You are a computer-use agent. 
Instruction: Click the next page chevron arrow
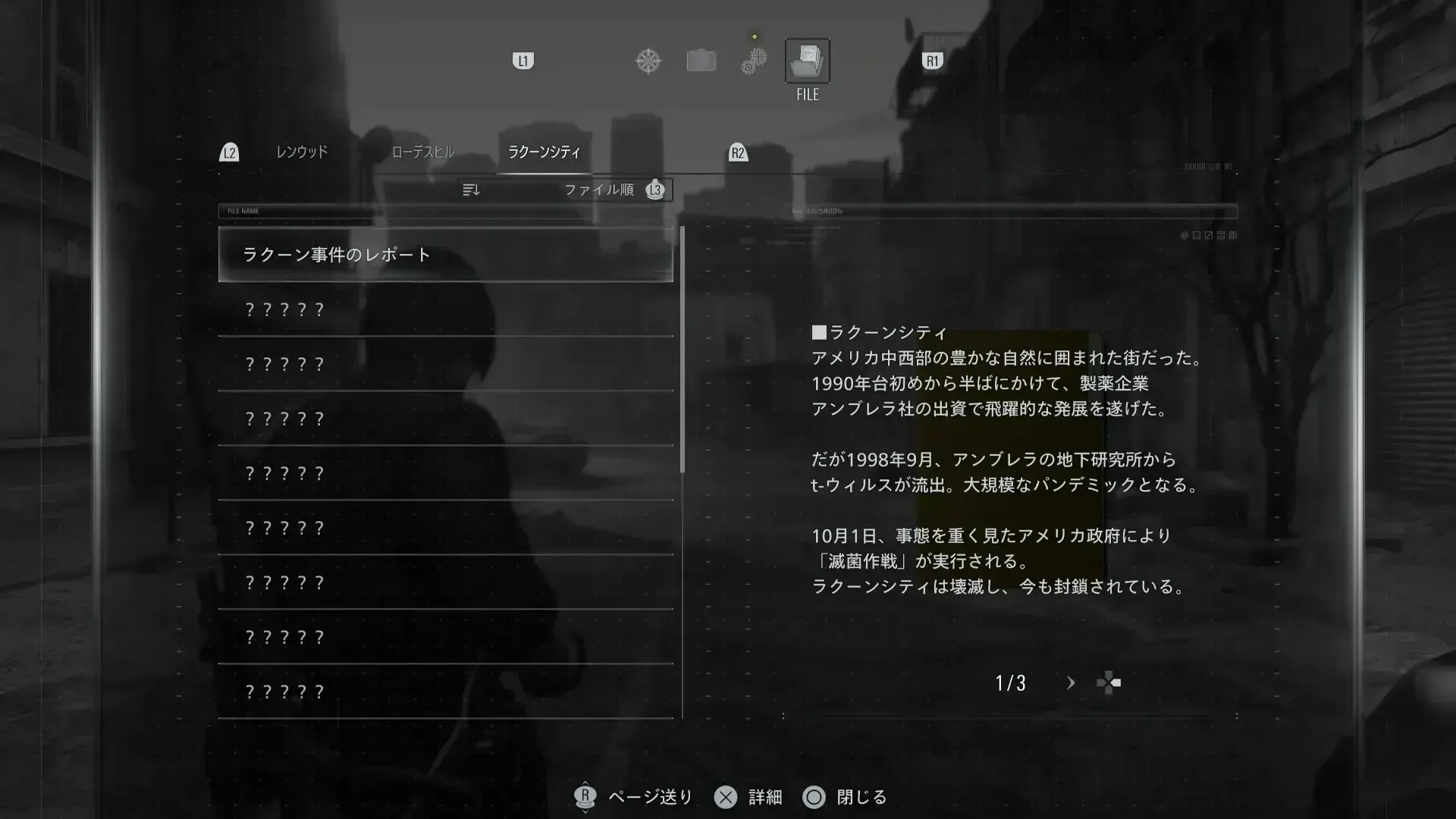click(1071, 682)
